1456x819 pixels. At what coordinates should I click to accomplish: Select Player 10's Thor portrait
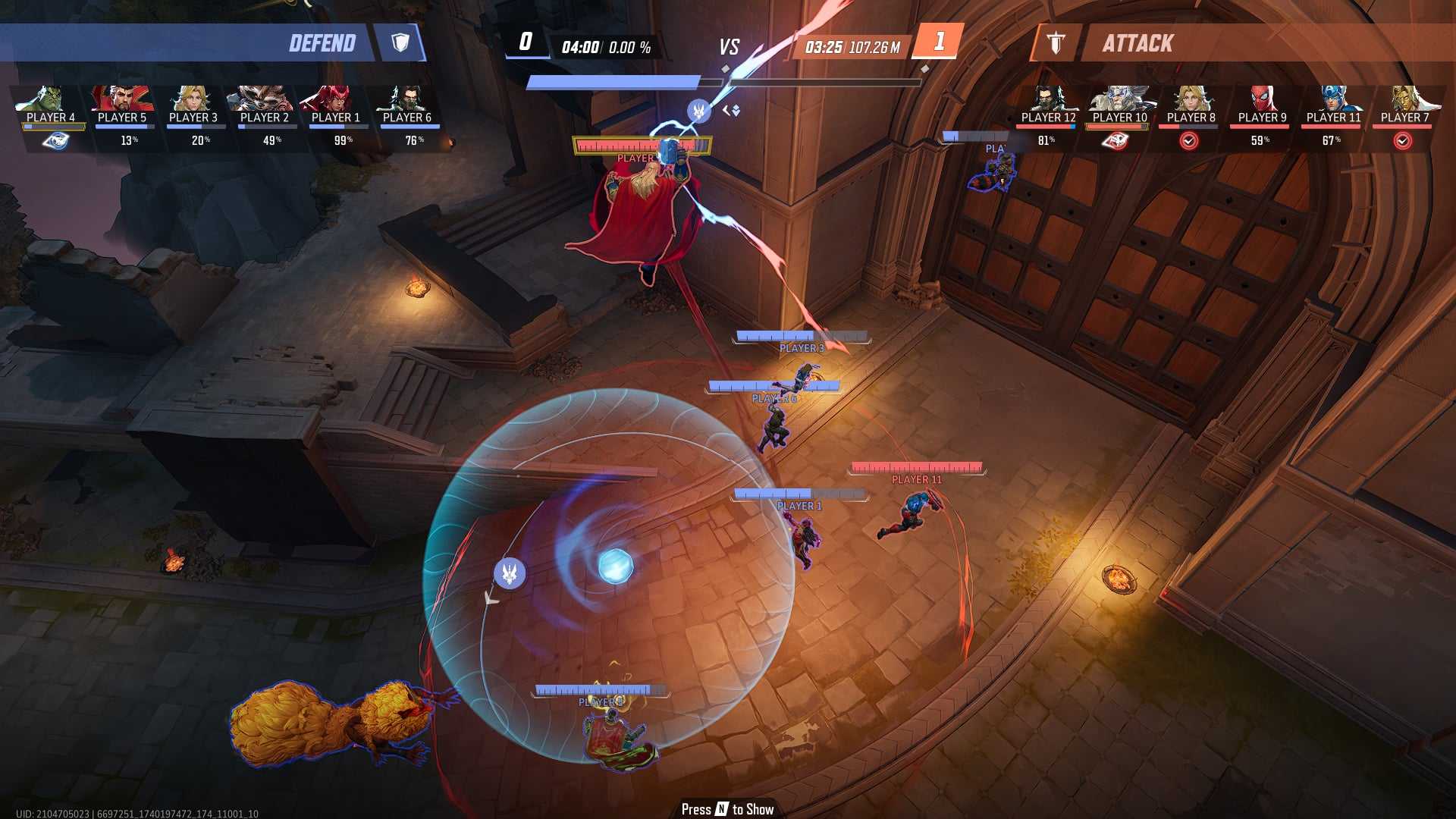point(1119,99)
